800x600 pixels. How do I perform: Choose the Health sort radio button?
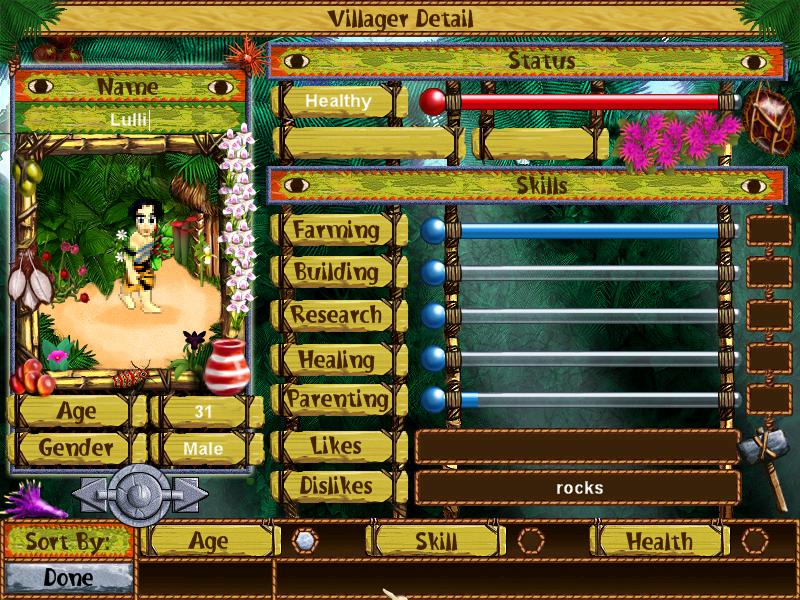(x=755, y=541)
